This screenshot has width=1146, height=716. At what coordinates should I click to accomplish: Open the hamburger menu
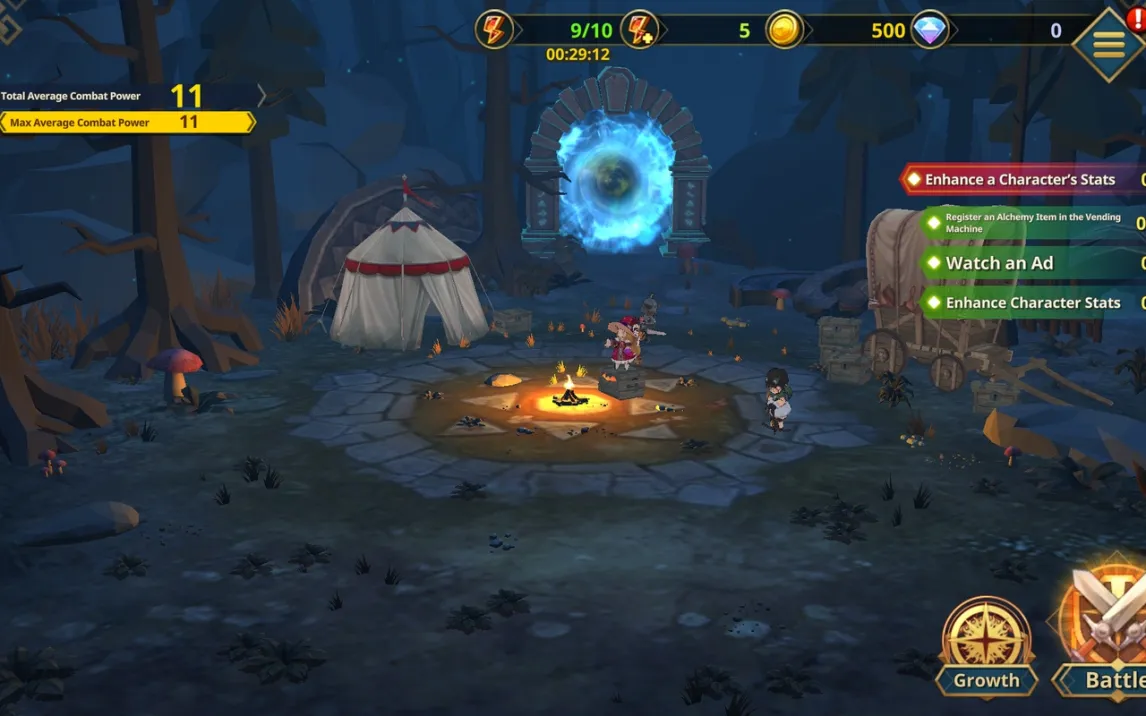(1108, 45)
